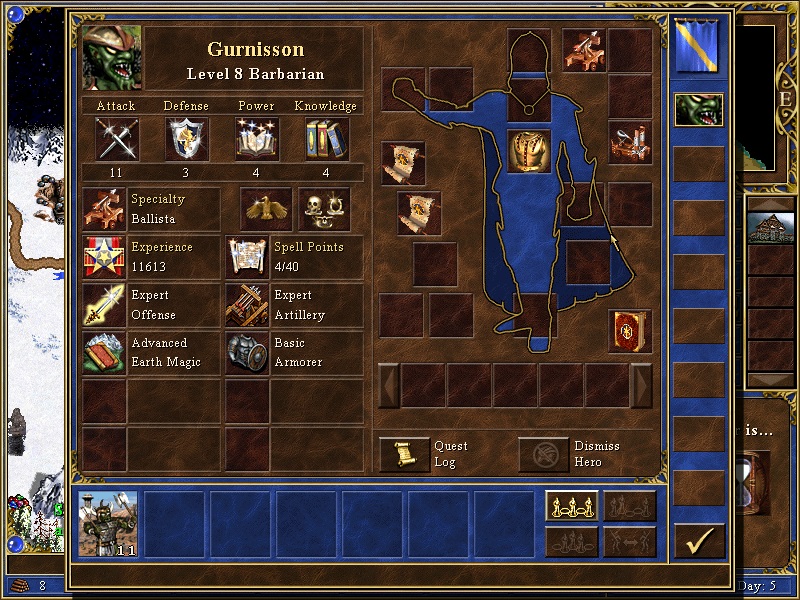Viewport: 800px width, 600px height.
Task: View the Advanced Earth Magic skill
Action: coord(104,353)
